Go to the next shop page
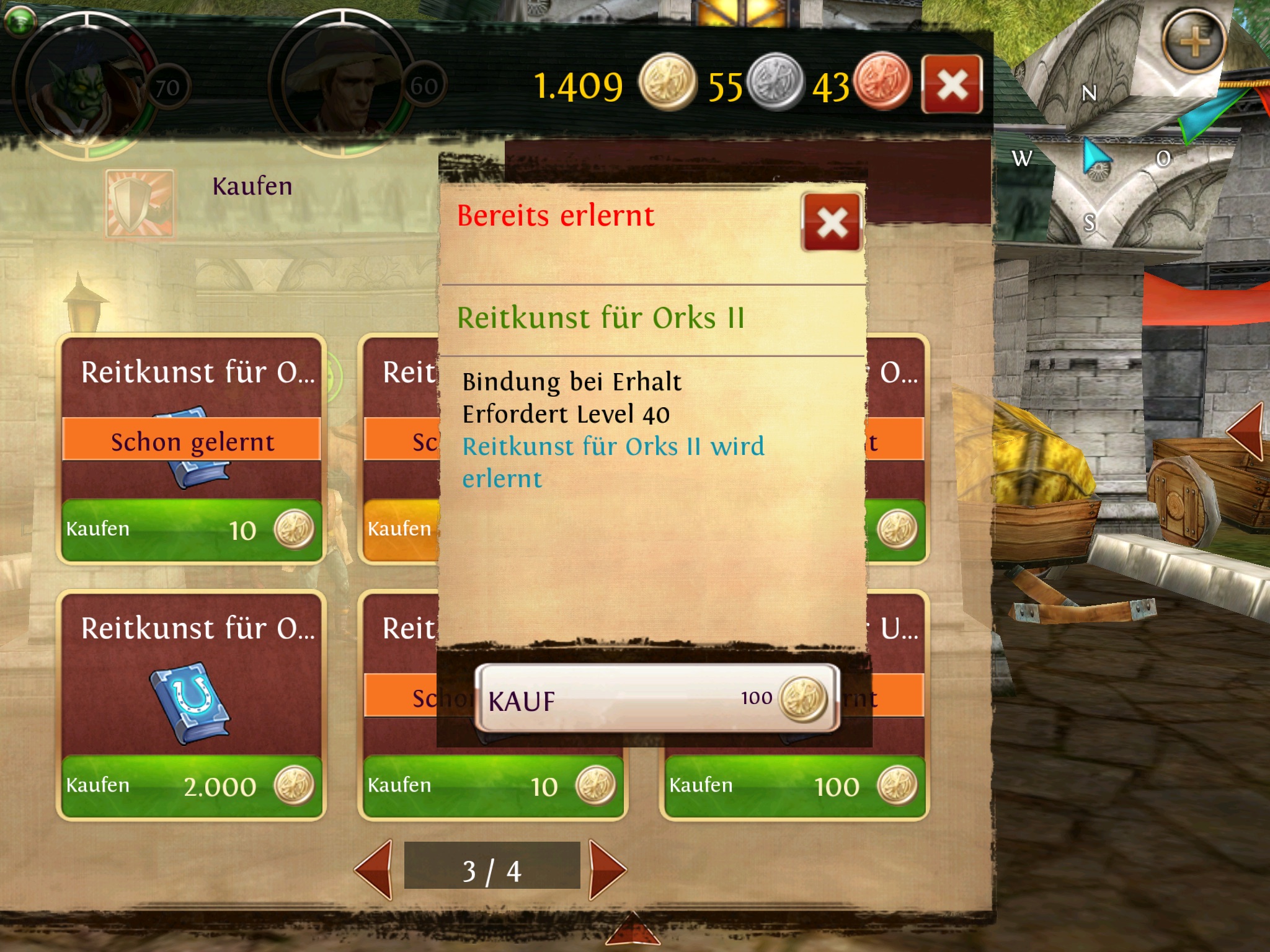Viewport: 1270px width, 952px height. [606, 870]
